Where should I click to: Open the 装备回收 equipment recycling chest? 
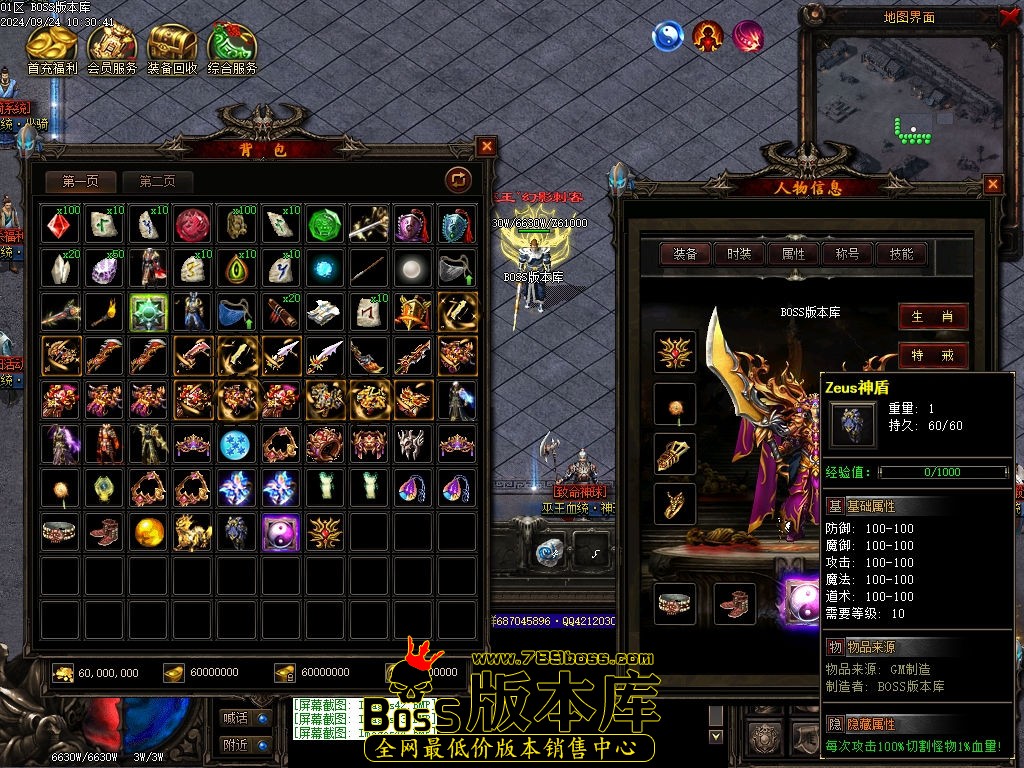(172, 46)
